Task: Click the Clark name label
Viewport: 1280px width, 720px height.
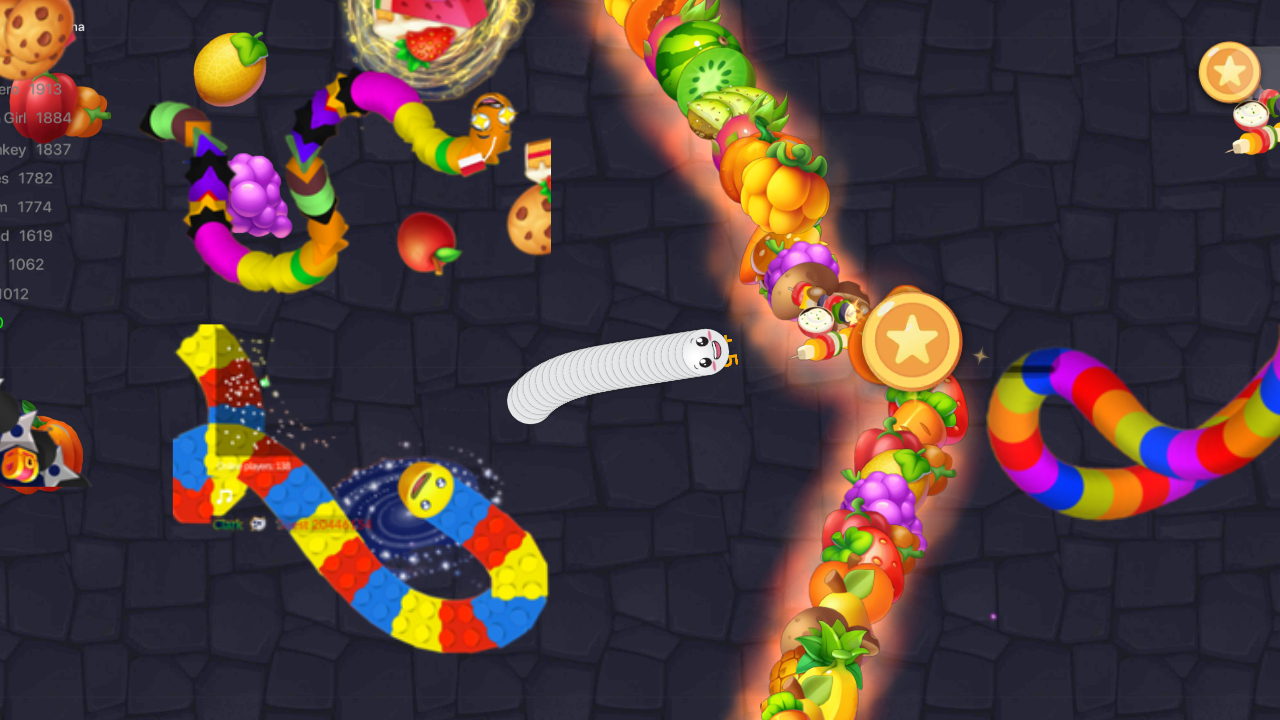Action: [x=229, y=524]
